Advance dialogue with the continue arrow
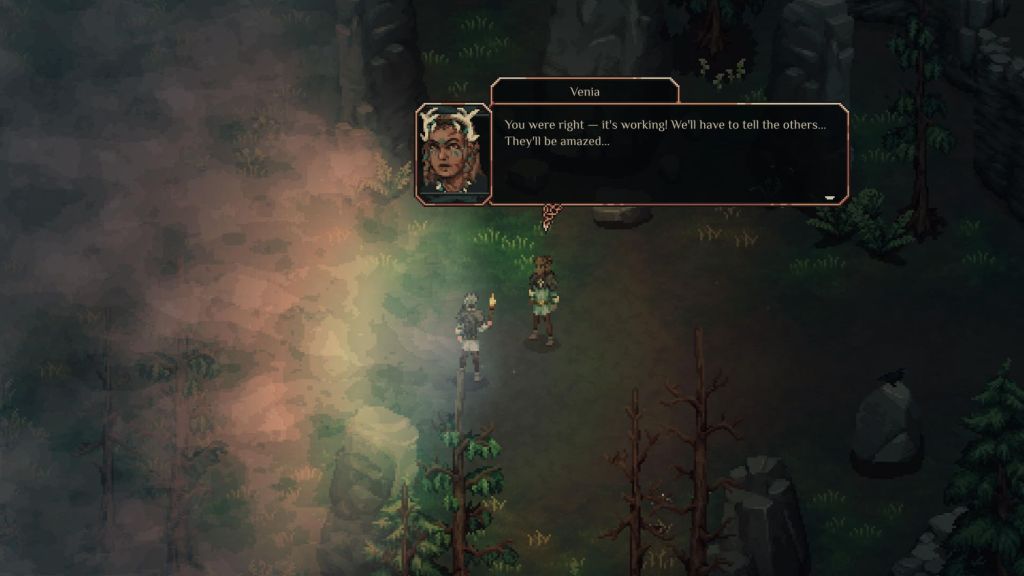The height and width of the screenshot is (576, 1024). click(x=829, y=198)
